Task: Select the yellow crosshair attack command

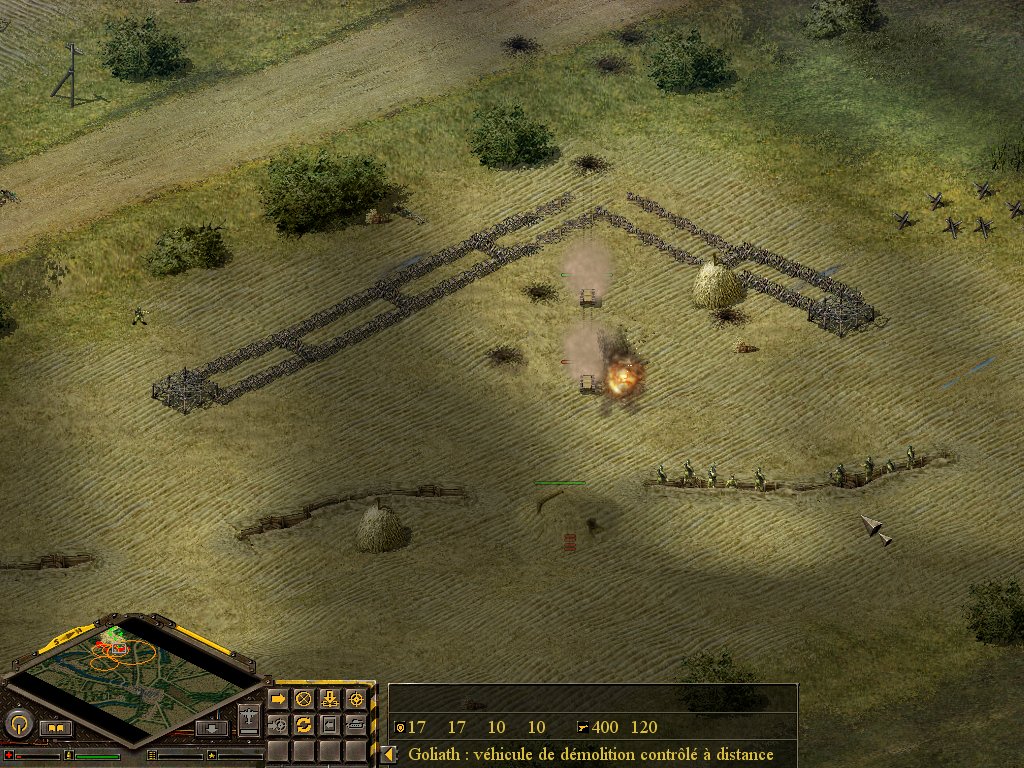Action: click(x=355, y=699)
